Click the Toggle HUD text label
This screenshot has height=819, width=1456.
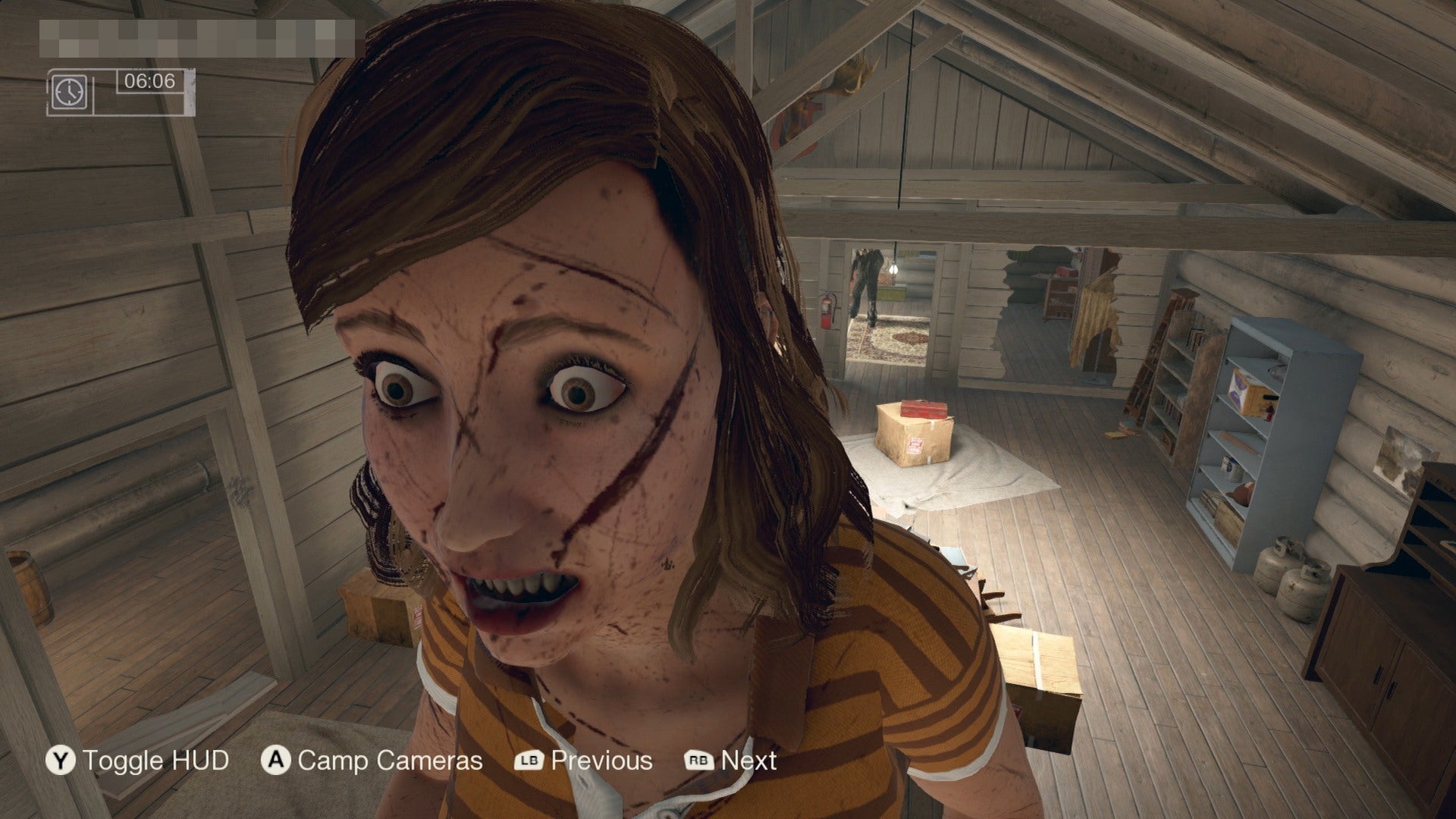click(157, 759)
